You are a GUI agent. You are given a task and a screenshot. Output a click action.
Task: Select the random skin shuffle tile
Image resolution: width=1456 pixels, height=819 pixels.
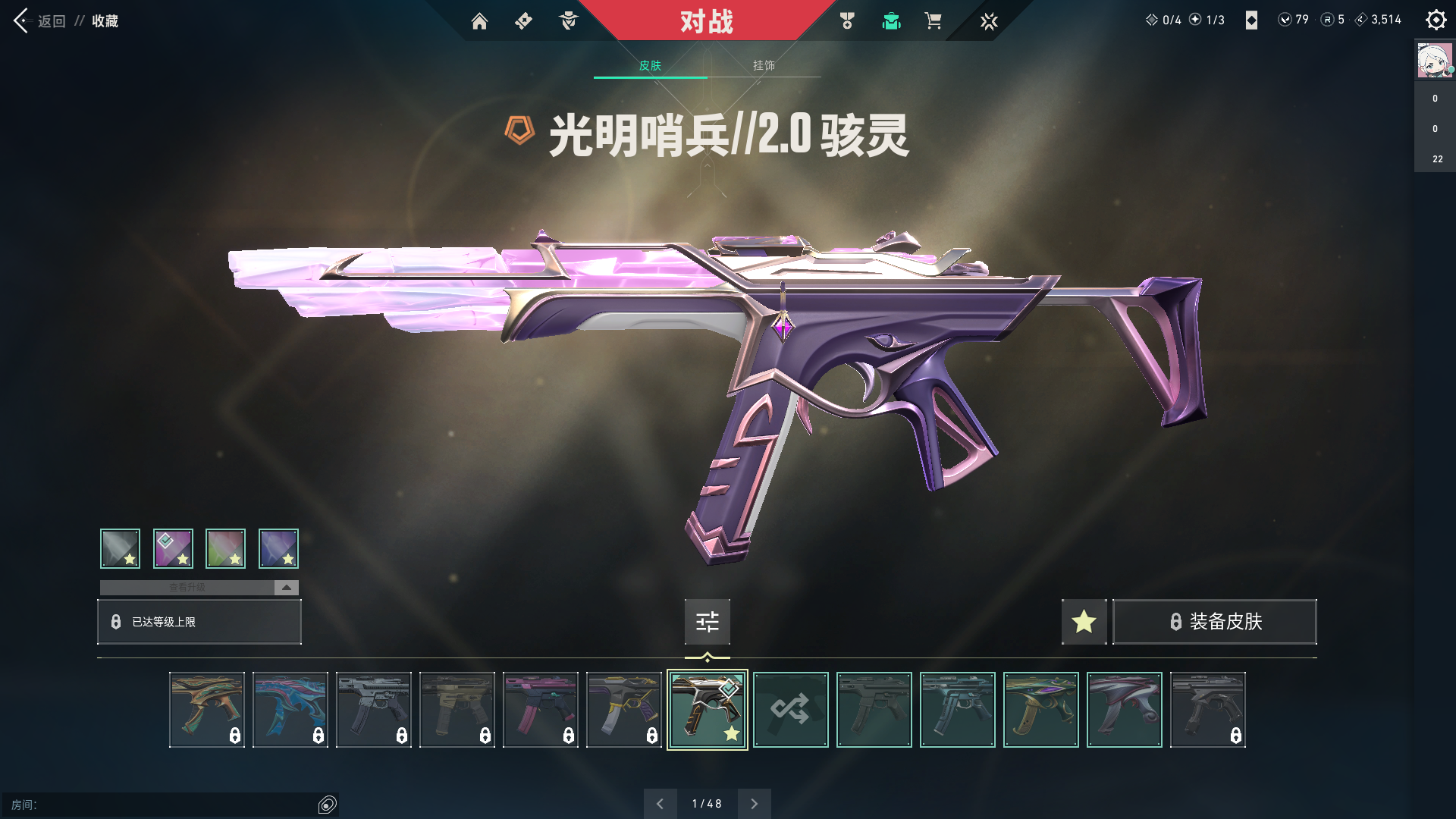click(791, 710)
